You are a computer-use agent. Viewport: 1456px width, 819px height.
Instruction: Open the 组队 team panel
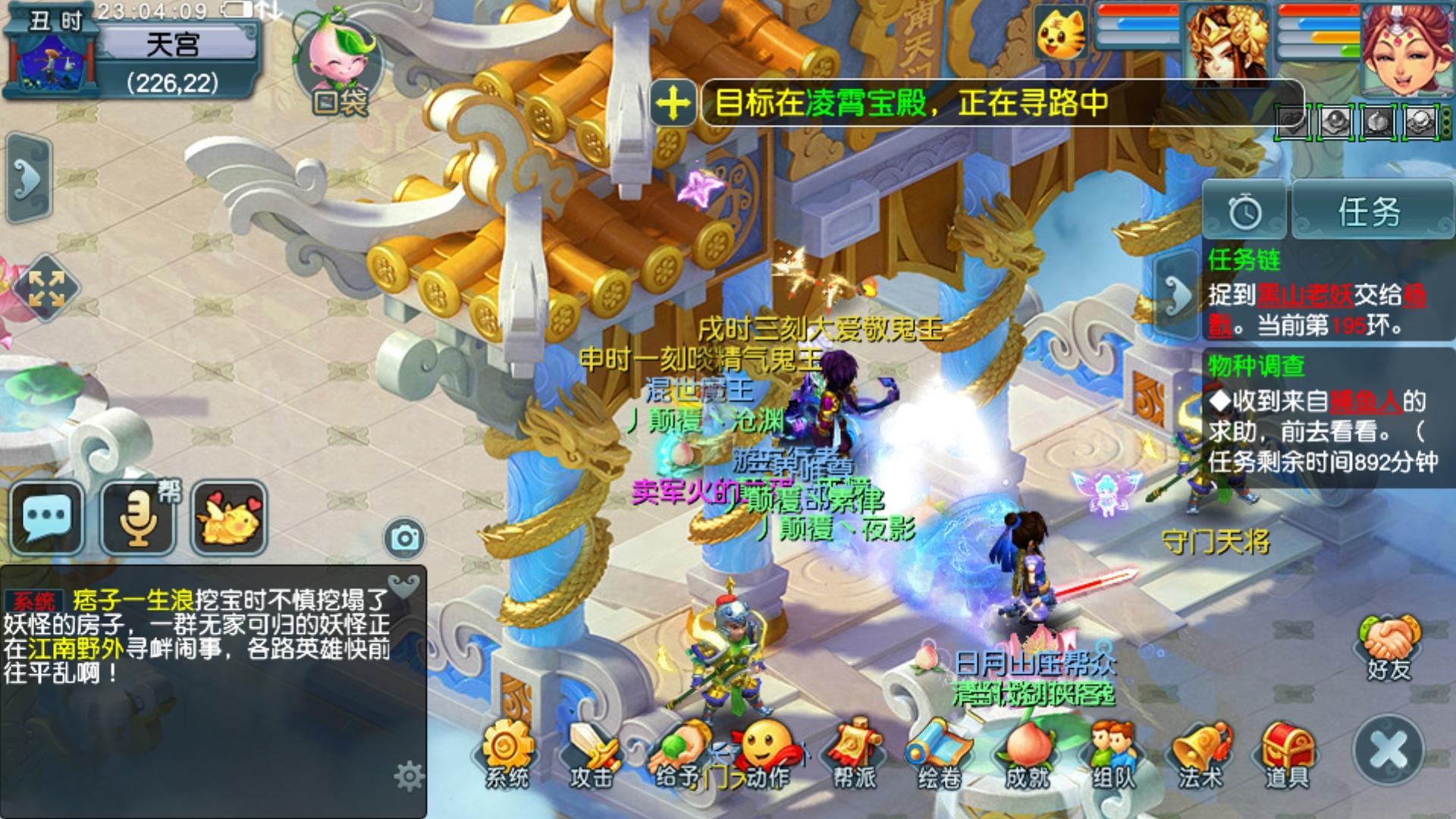point(1113,754)
